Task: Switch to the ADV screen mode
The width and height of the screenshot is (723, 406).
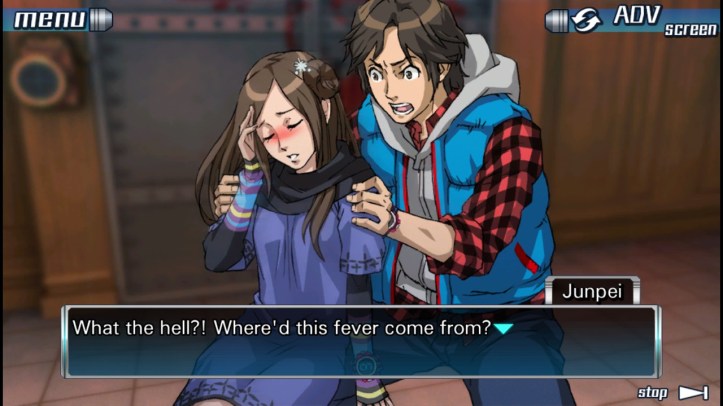Action: point(633,19)
